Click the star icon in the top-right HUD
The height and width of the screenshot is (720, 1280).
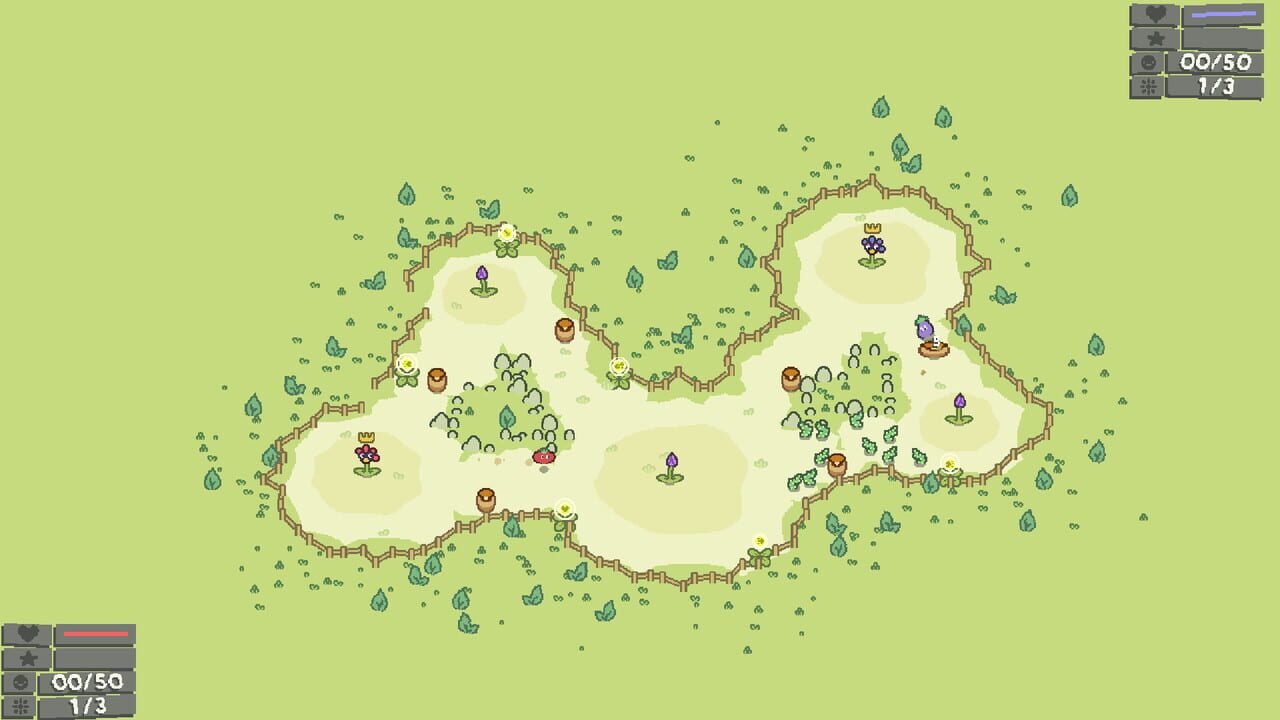pyautogui.click(x=1155, y=38)
